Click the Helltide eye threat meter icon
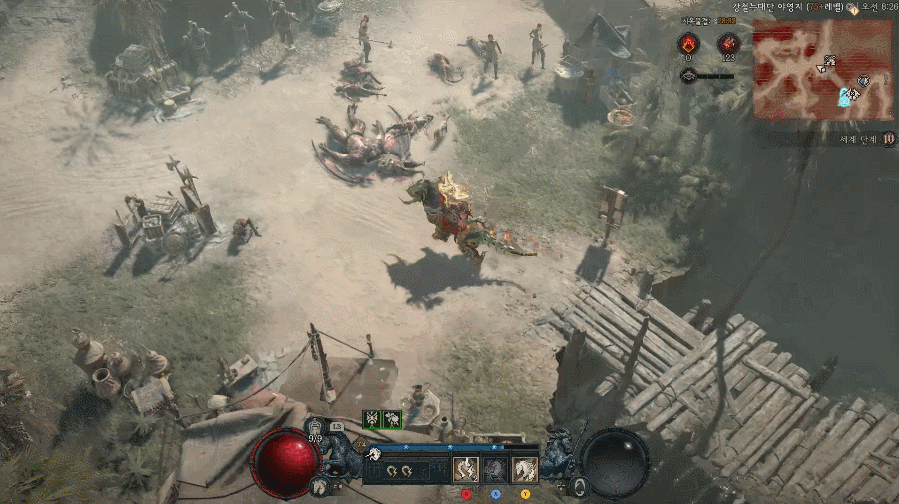 [688, 75]
